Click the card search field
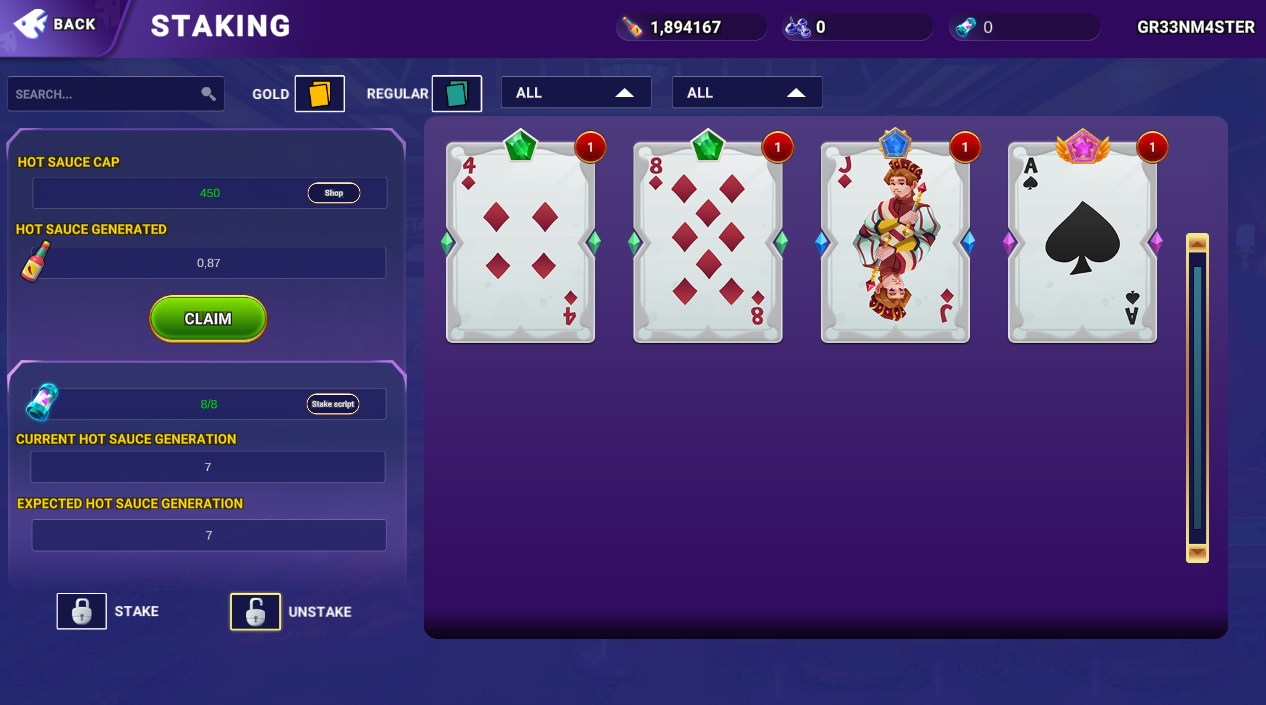 pos(105,94)
